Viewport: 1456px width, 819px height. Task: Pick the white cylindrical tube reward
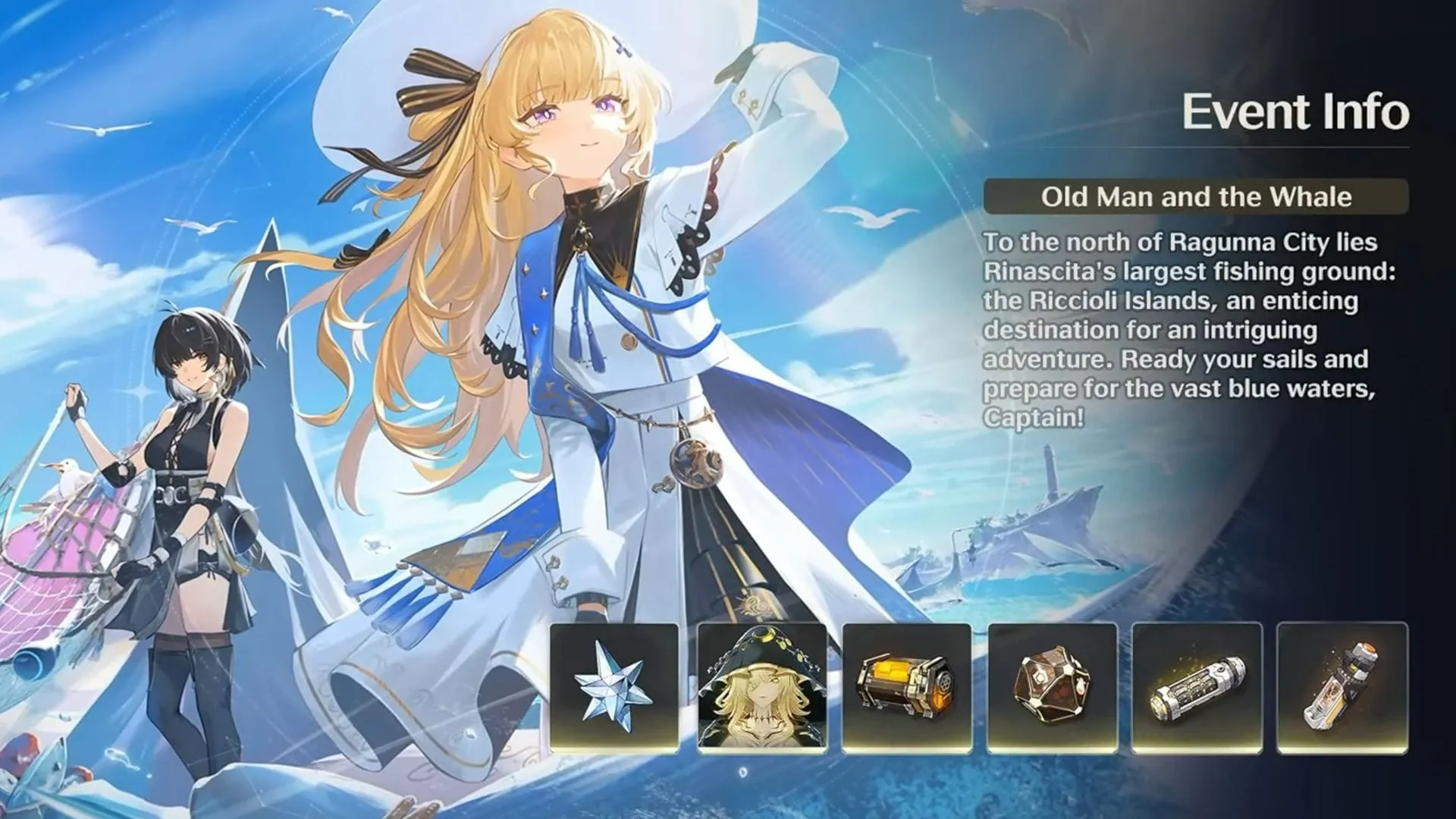pyautogui.click(x=1197, y=688)
